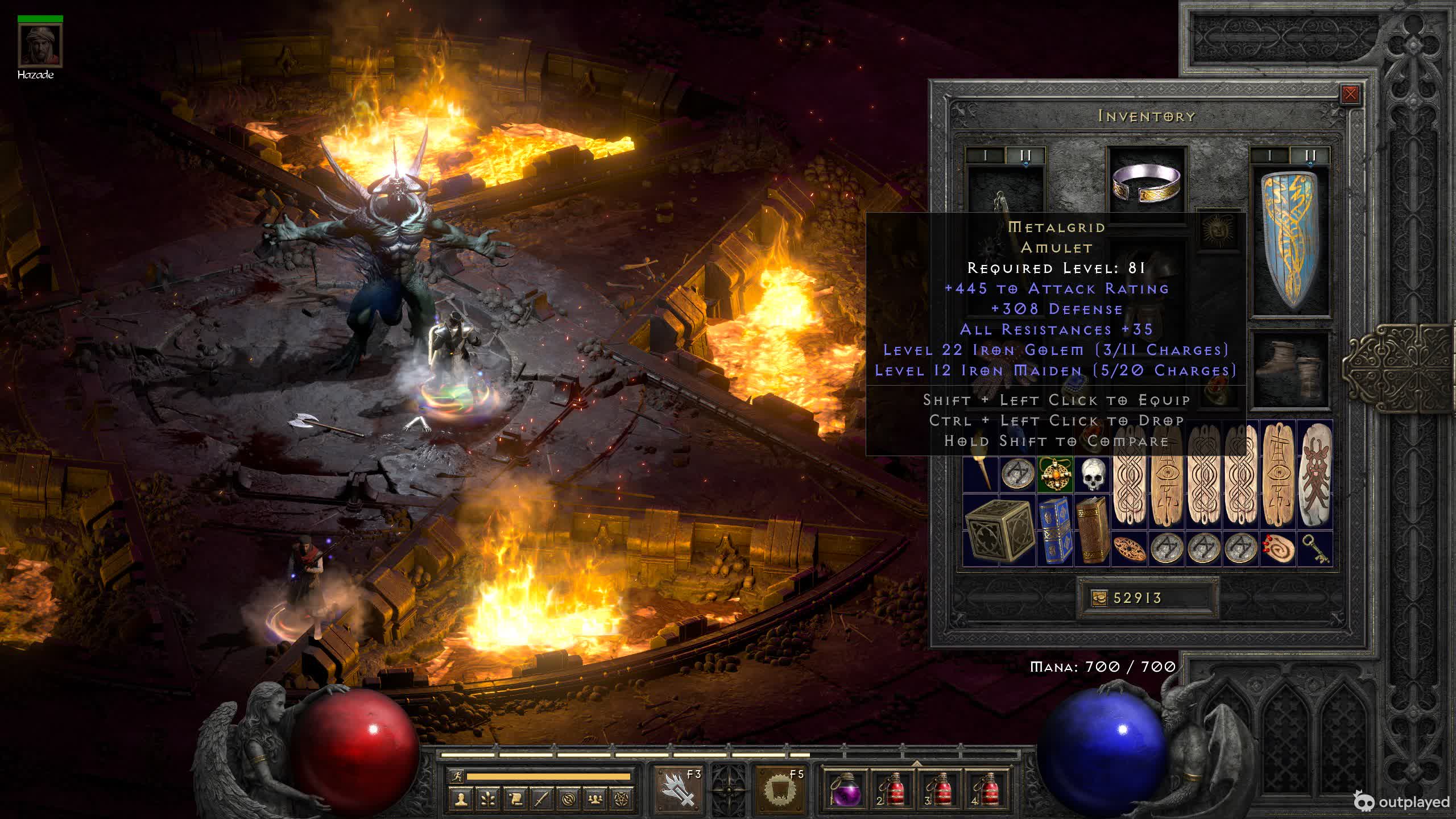Pick up the key in inventory
This screenshot has height=819, width=1456.
[x=1315, y=549]
